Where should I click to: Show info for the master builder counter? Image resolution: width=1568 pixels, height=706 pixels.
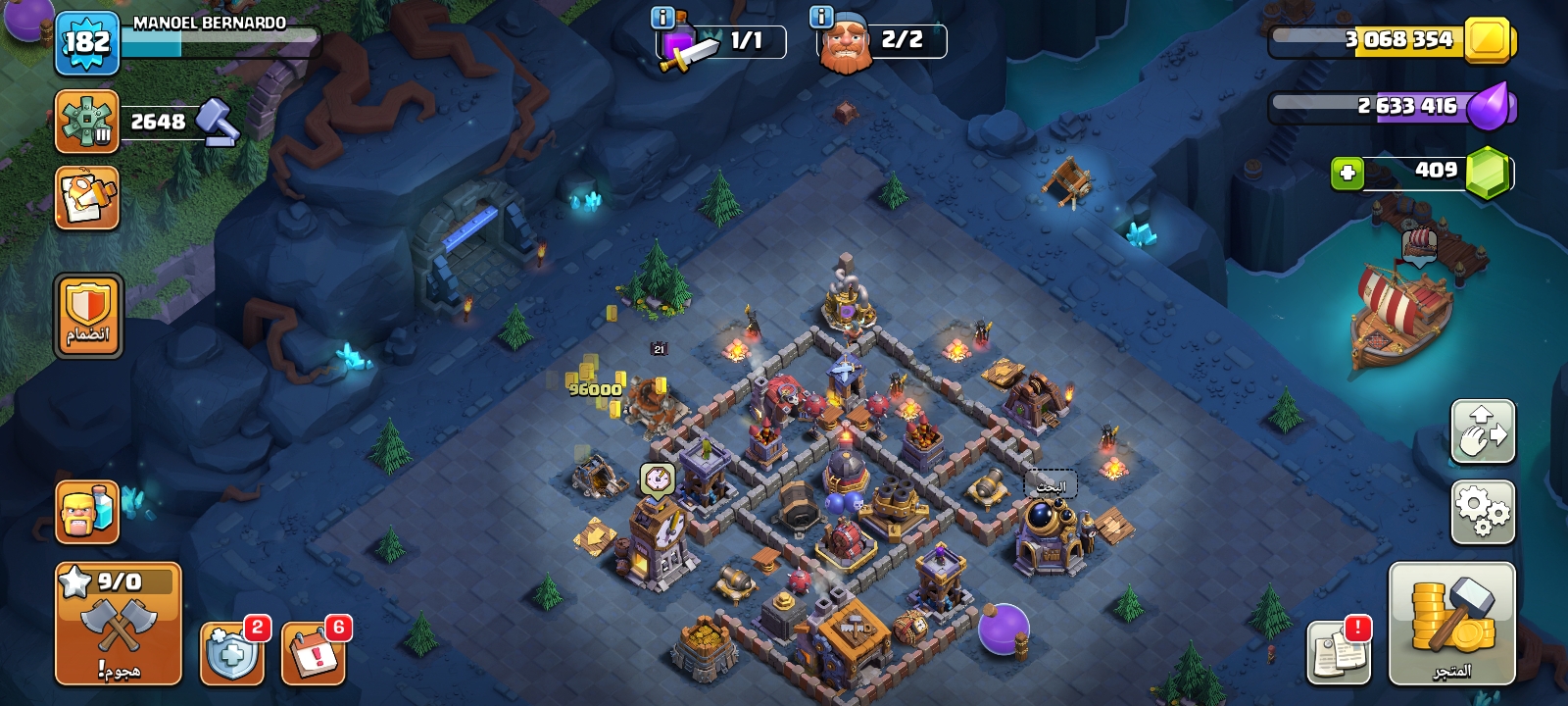(821, 17)
